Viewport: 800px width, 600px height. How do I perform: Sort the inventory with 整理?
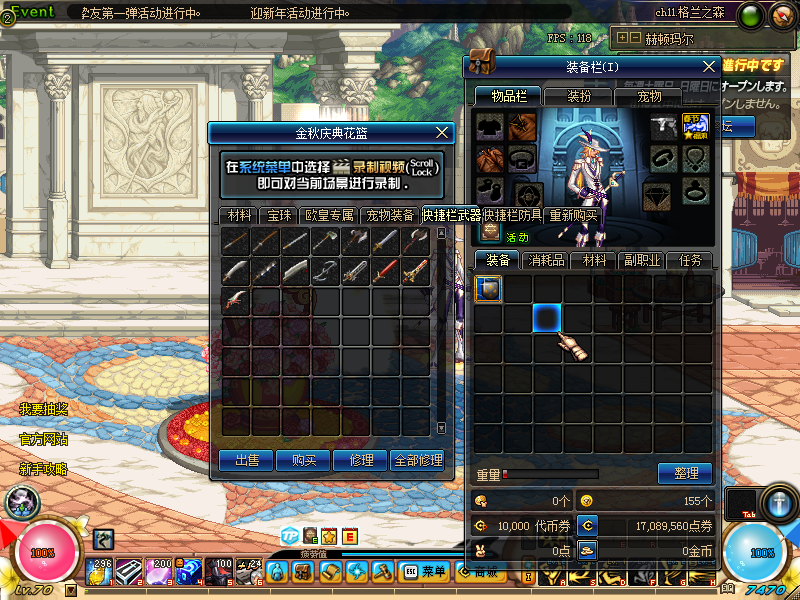tap(685, 473)
